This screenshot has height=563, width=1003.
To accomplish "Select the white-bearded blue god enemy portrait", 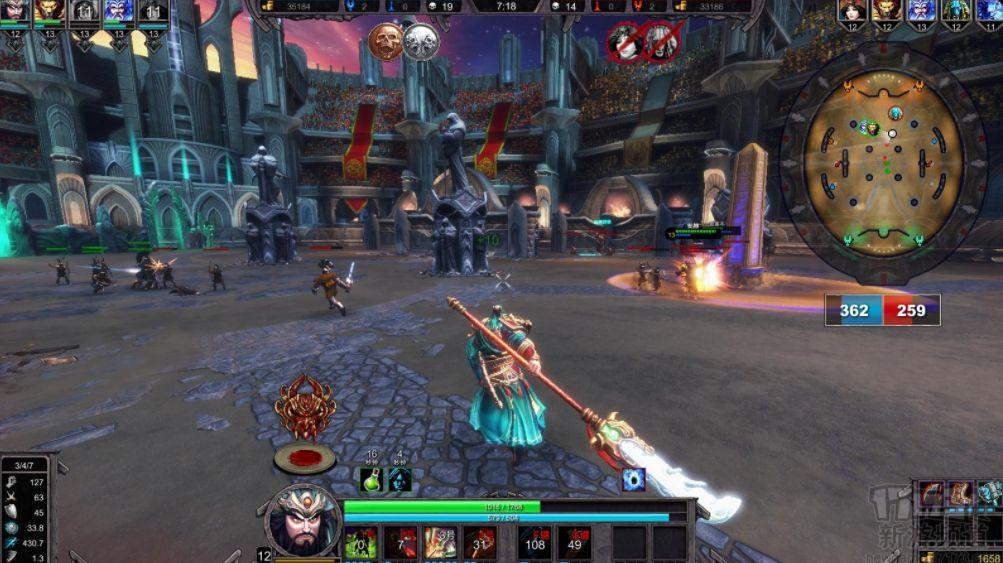I will [x=921, y=12].
